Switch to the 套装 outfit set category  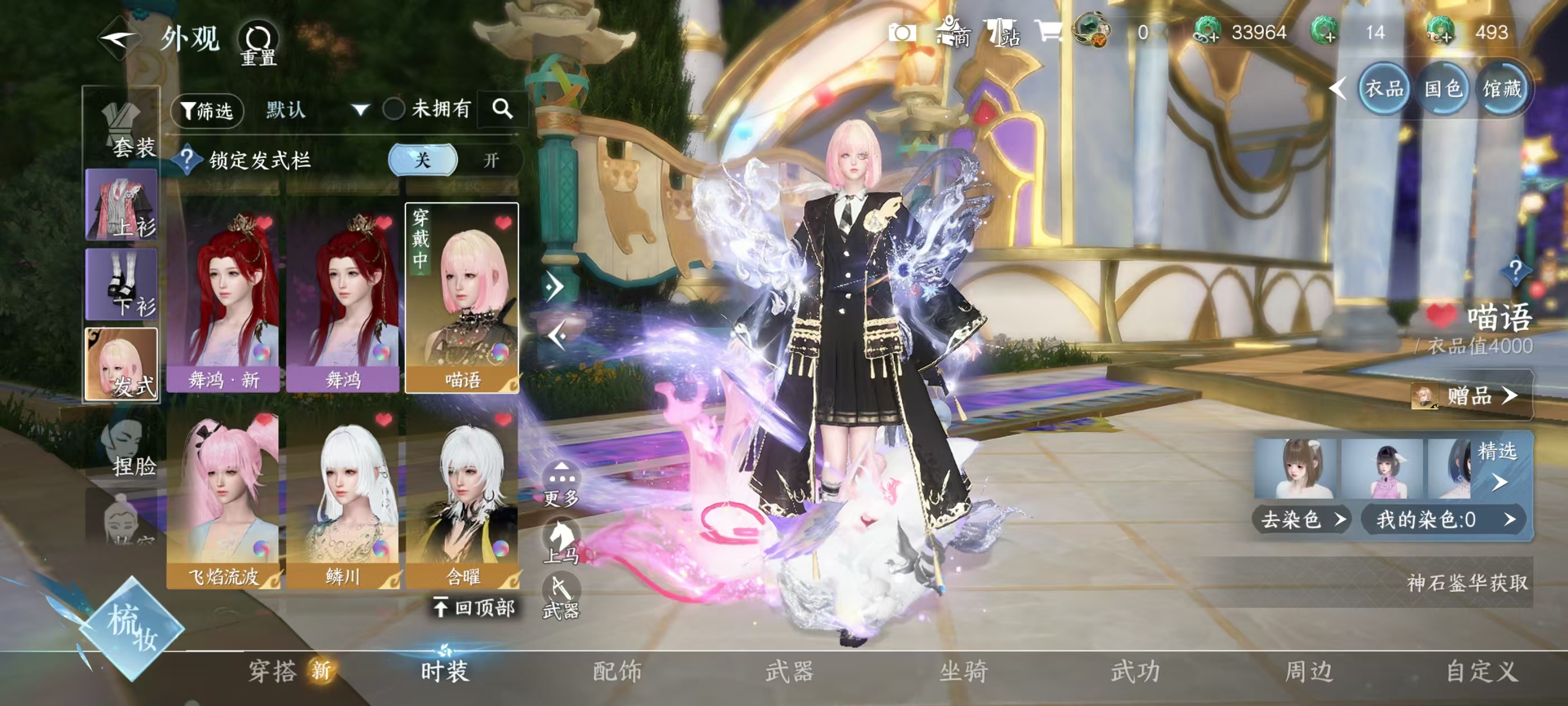[x=123, y=128]
